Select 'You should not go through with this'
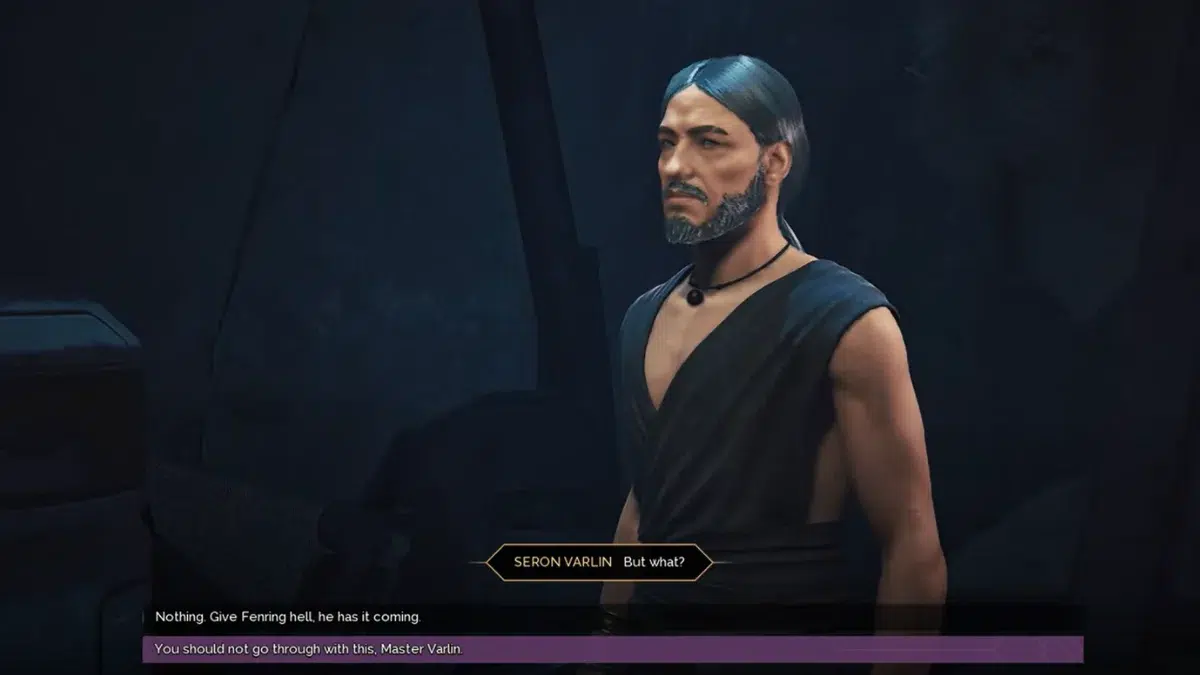The image size is (1200, 675). (309, 650)
